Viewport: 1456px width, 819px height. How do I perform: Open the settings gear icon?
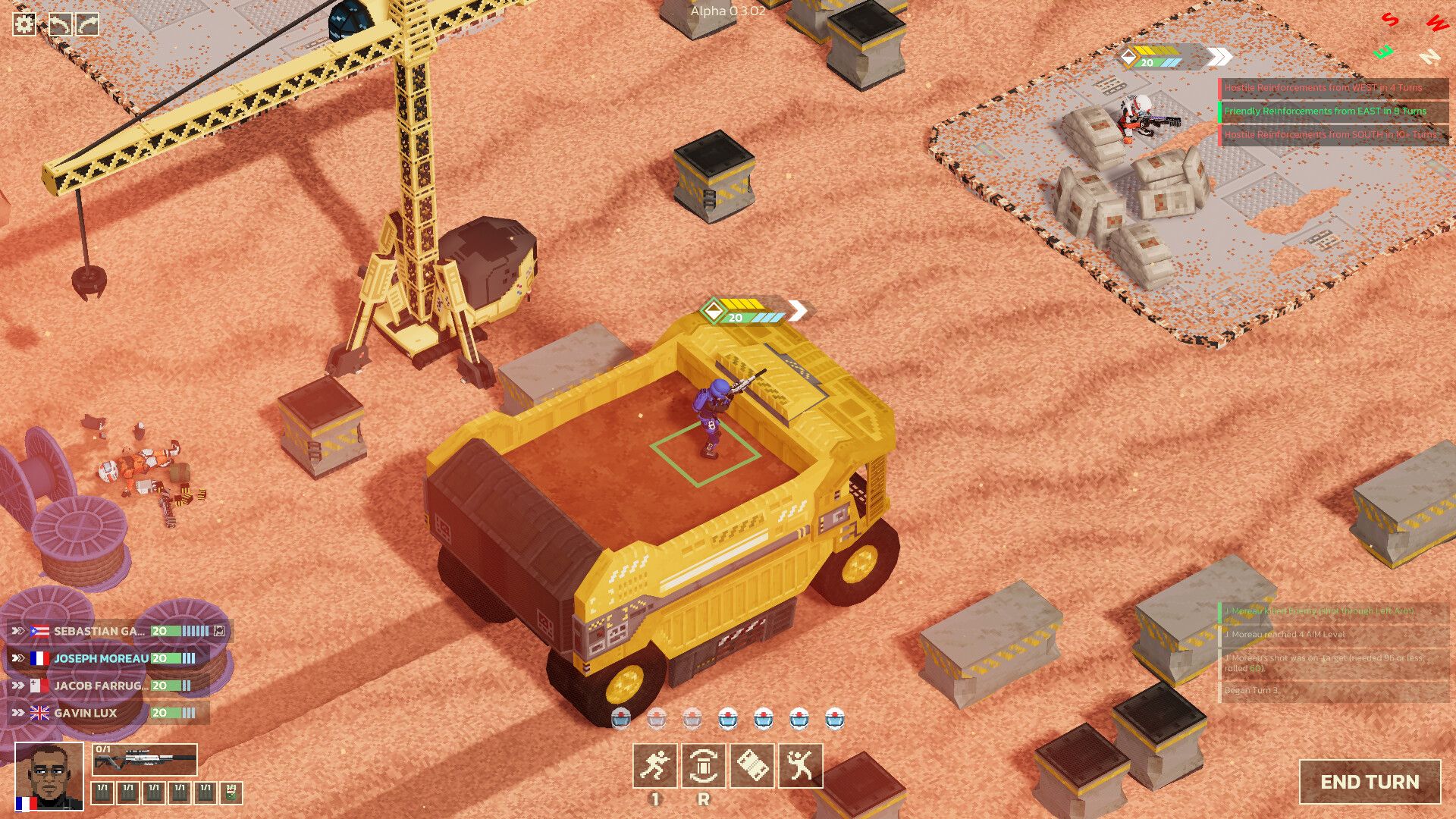pyautogui.click(x=25, y=24)
